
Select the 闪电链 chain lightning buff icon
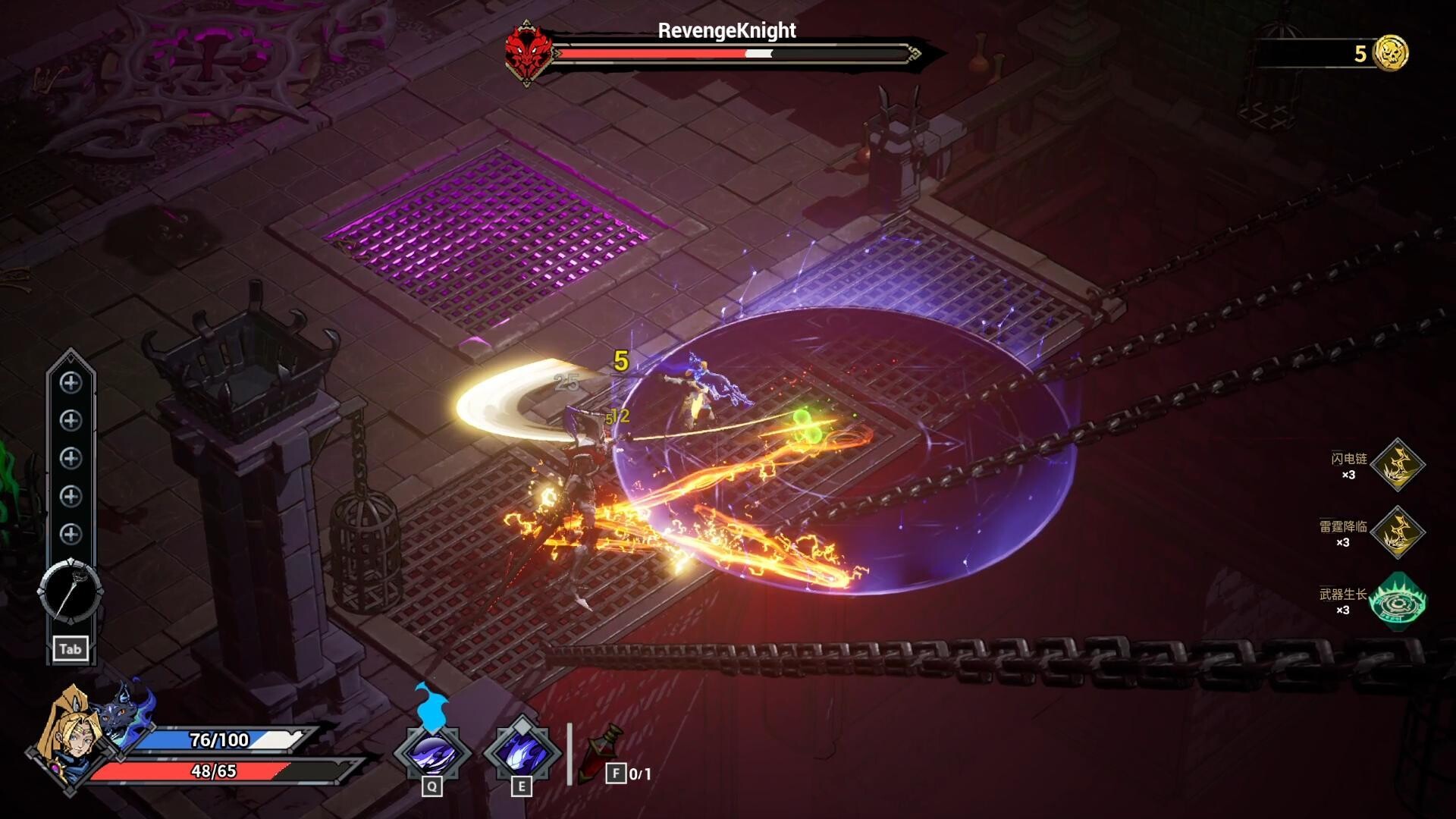[x=1398, y=465]
